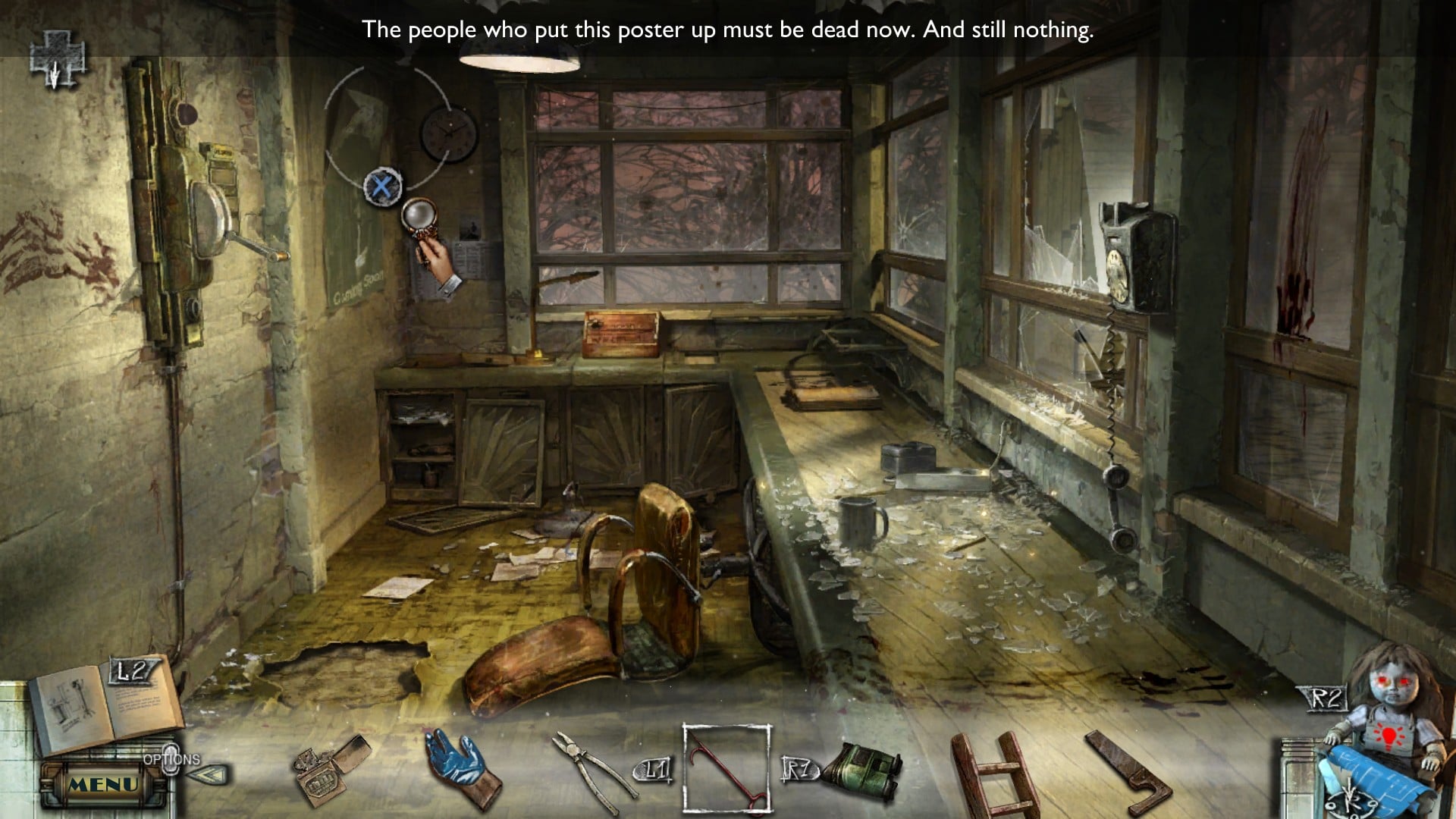Select the red crowbar slot
1456x819 pixels.
(727, 769)
